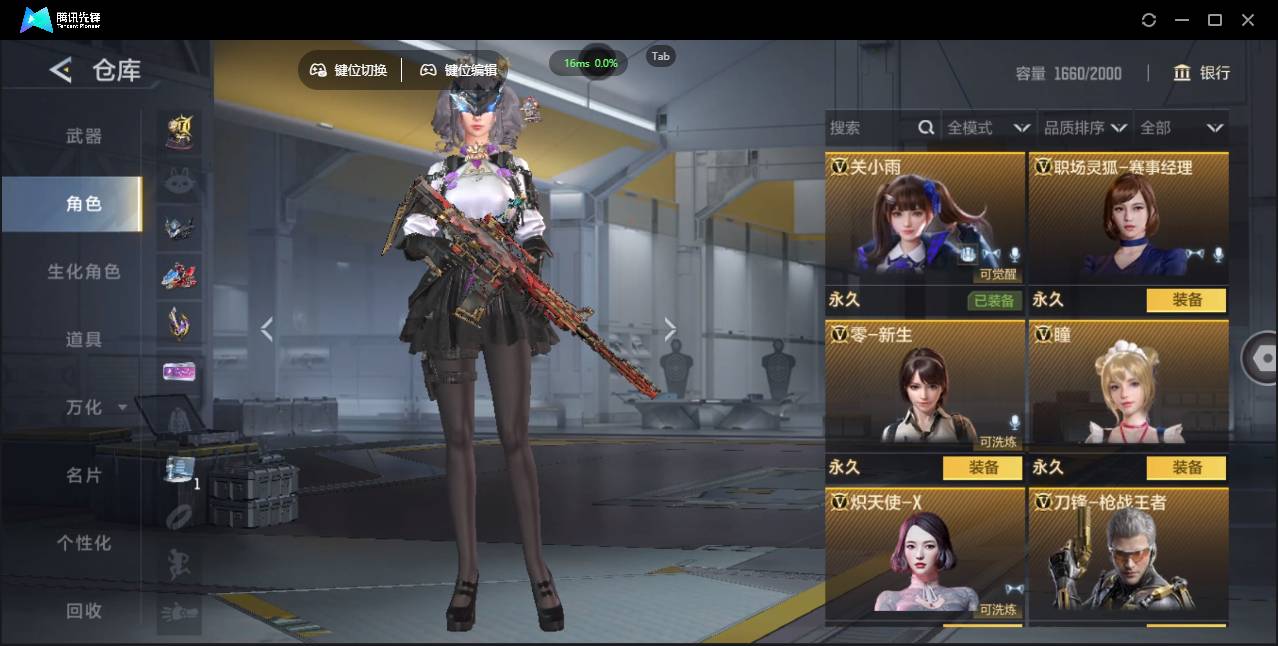Screen dimensions: 1278x646
Task: Go back from the 仓库 screen
Action: click(x=61, y=70)
